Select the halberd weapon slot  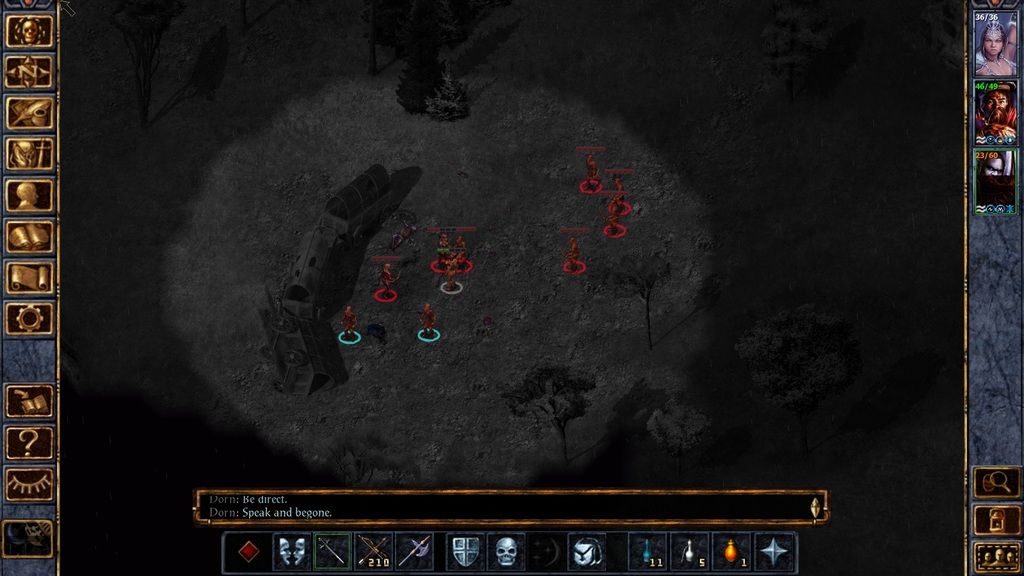coord(414,552)
